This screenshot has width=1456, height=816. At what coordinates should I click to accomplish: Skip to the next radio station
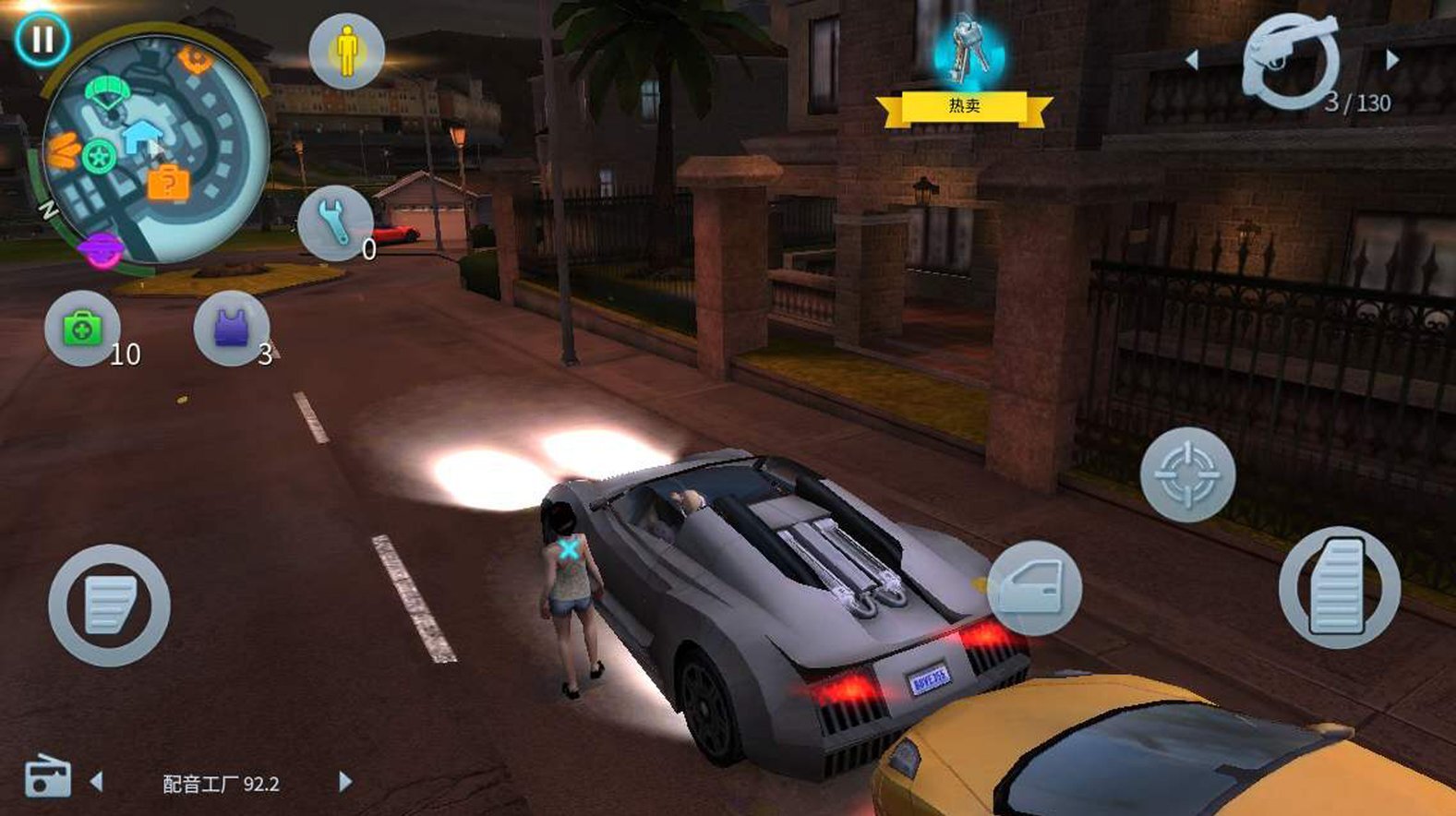(344, 782)
